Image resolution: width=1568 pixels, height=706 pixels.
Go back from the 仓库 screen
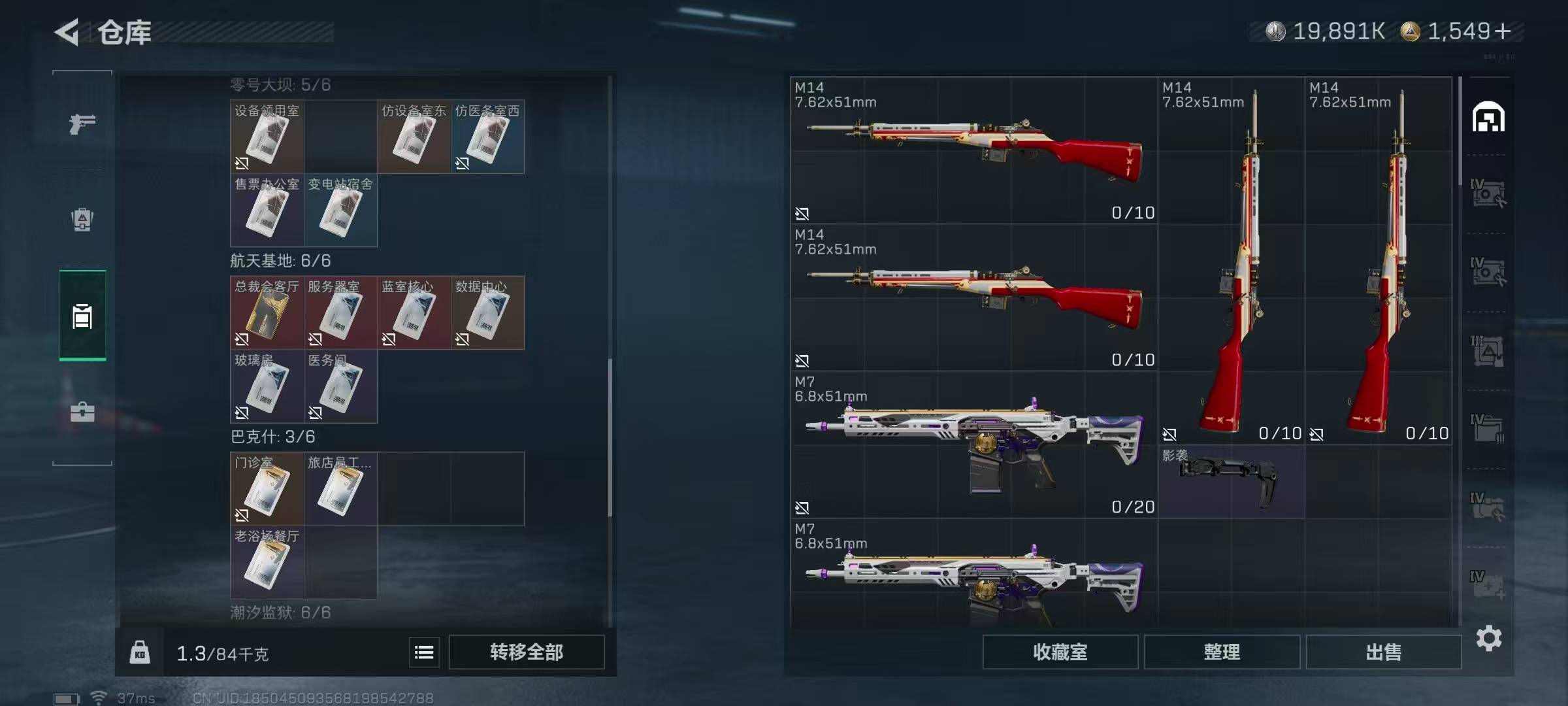pyautogui.click(x=67, y=32)
